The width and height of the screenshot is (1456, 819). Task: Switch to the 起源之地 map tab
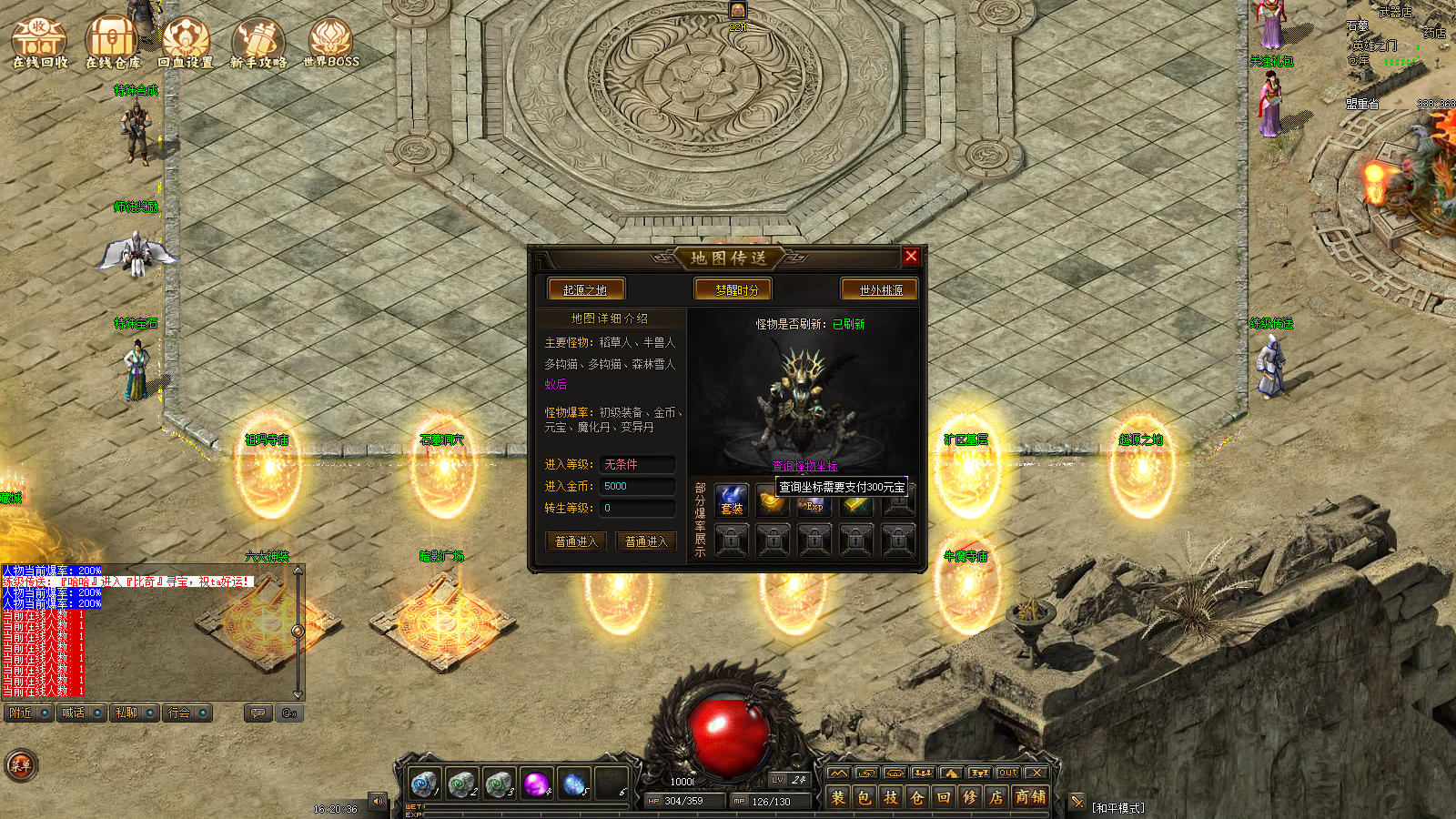coord(585,289)
